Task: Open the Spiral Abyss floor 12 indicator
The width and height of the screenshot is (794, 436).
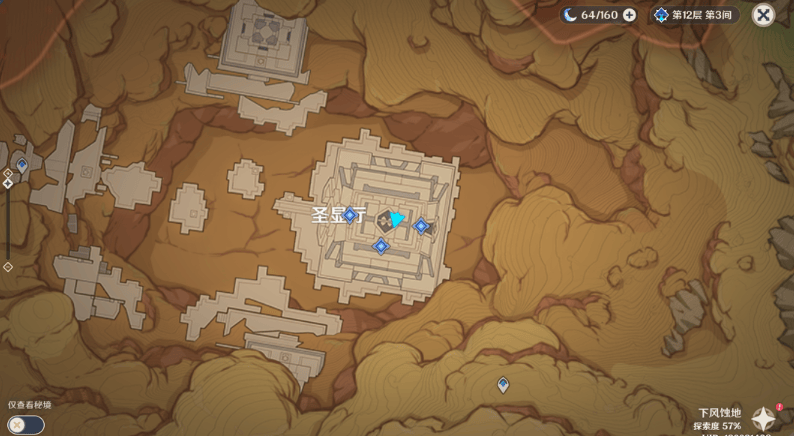Action: tap(694, 15)
